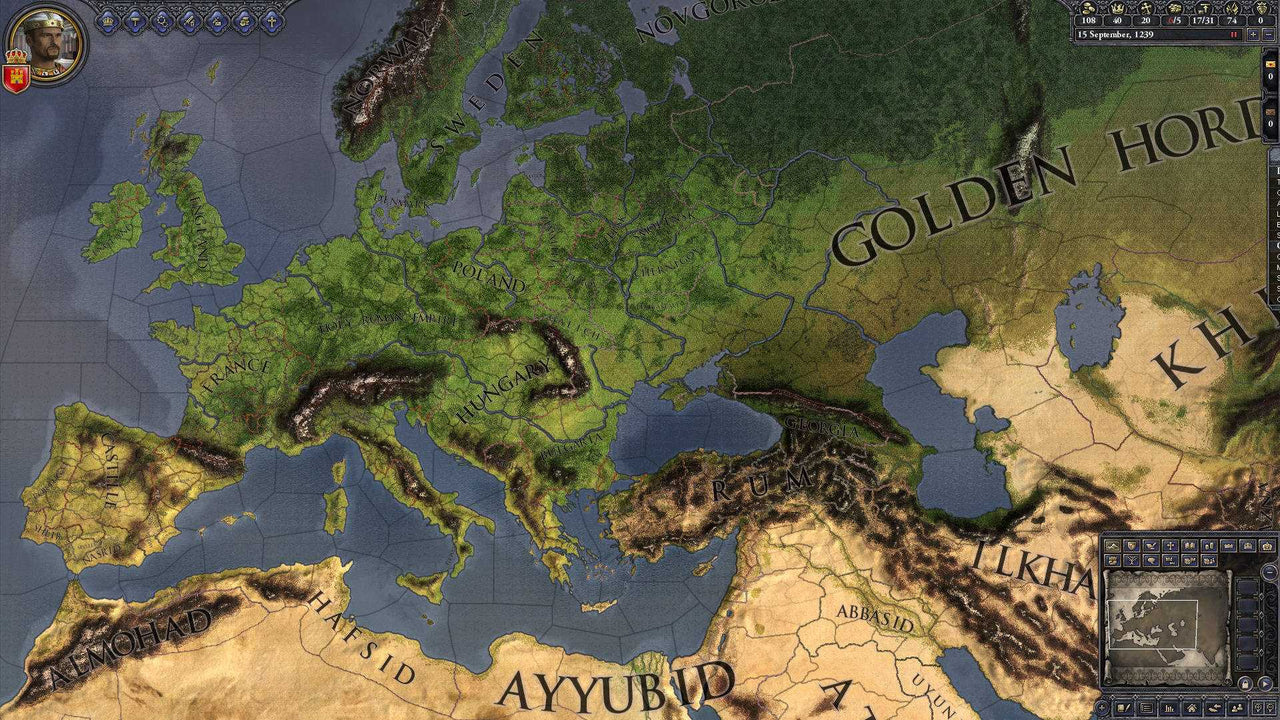This screenshot has width=1280, height=720.
Task: Select the realms map mode shield icon
Action: click(1131, 545)
